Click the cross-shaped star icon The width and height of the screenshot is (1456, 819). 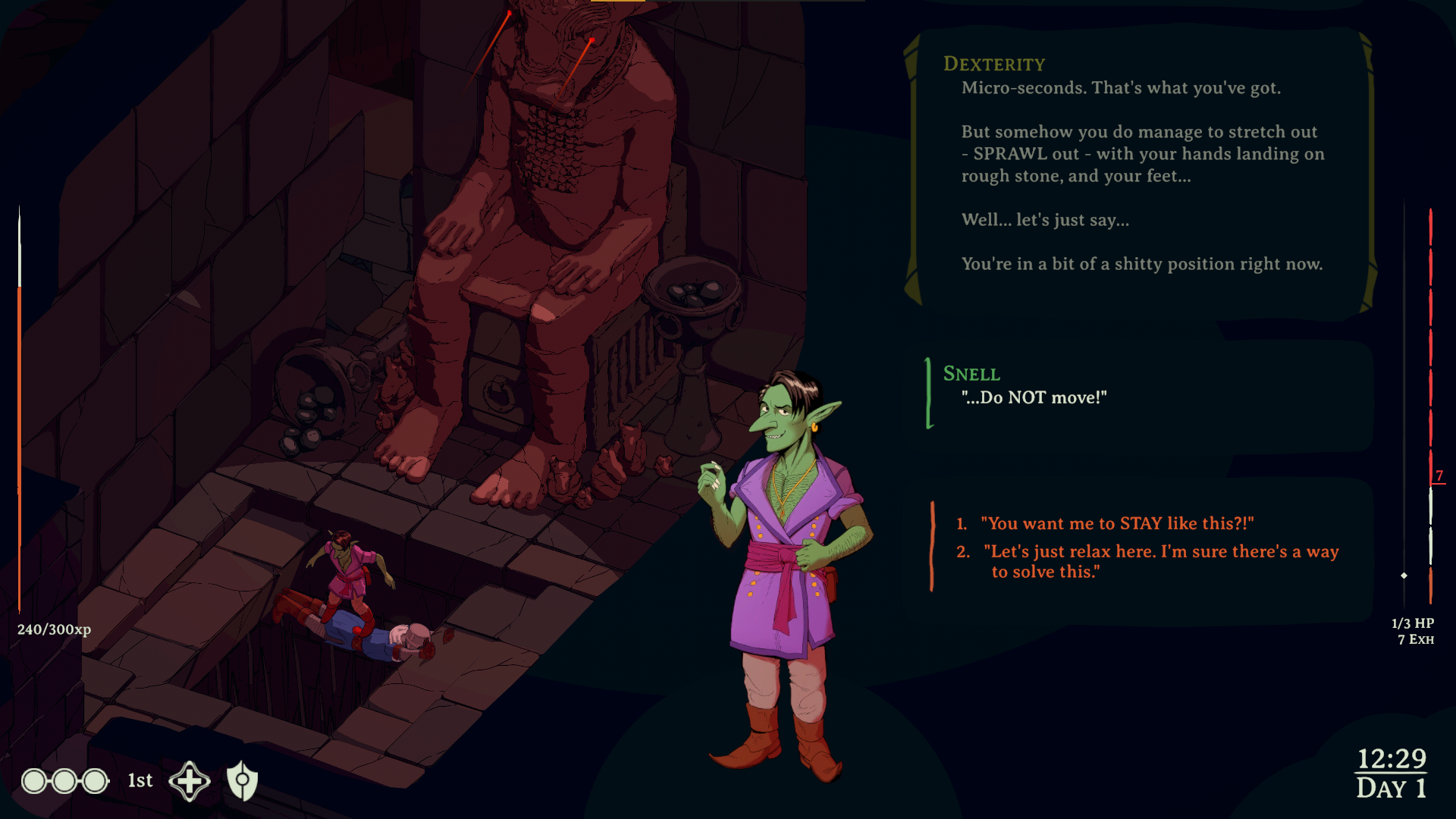pos(190,781)
